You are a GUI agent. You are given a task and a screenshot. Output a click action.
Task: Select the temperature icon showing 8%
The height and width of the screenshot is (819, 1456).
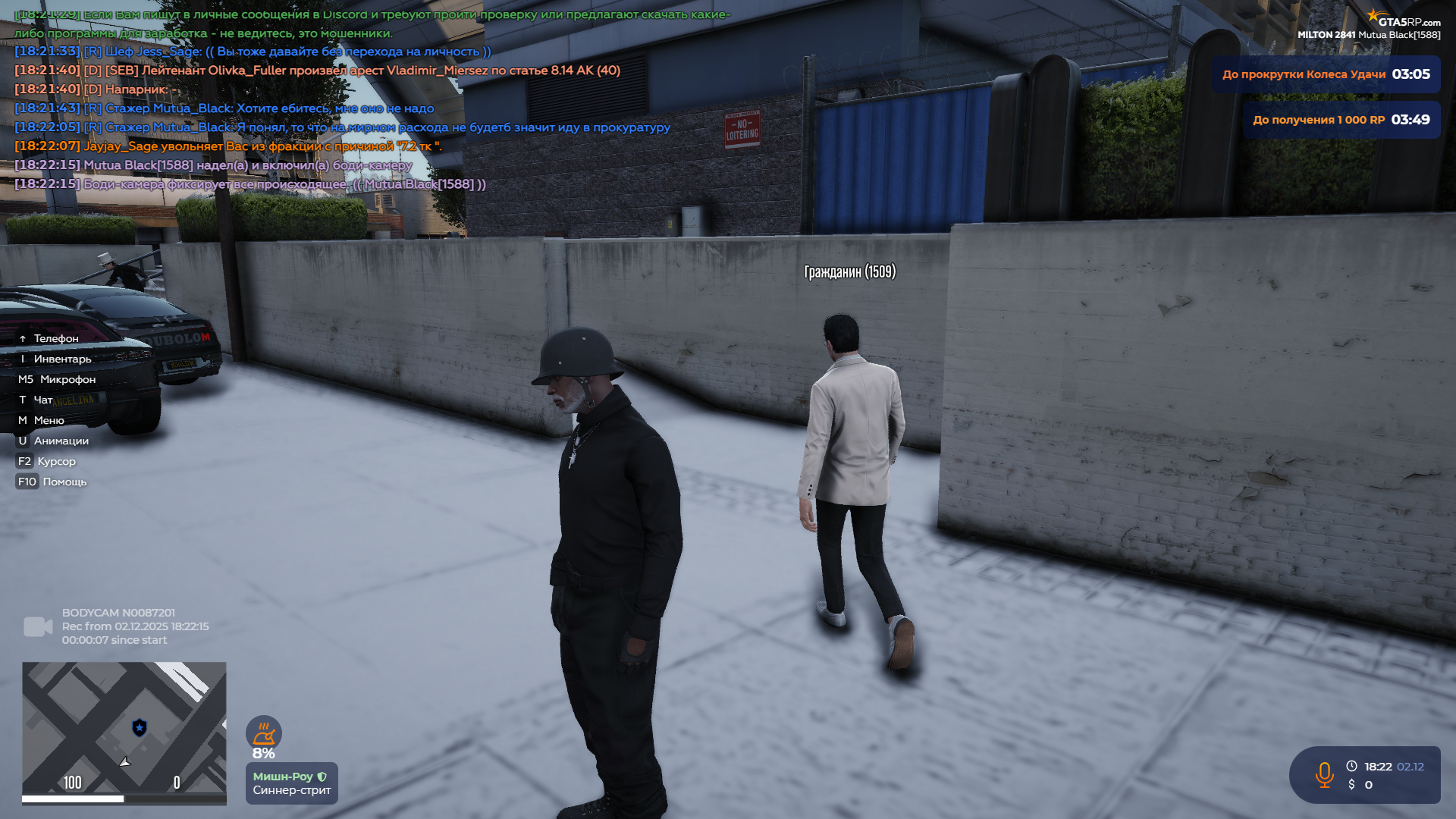263,733
